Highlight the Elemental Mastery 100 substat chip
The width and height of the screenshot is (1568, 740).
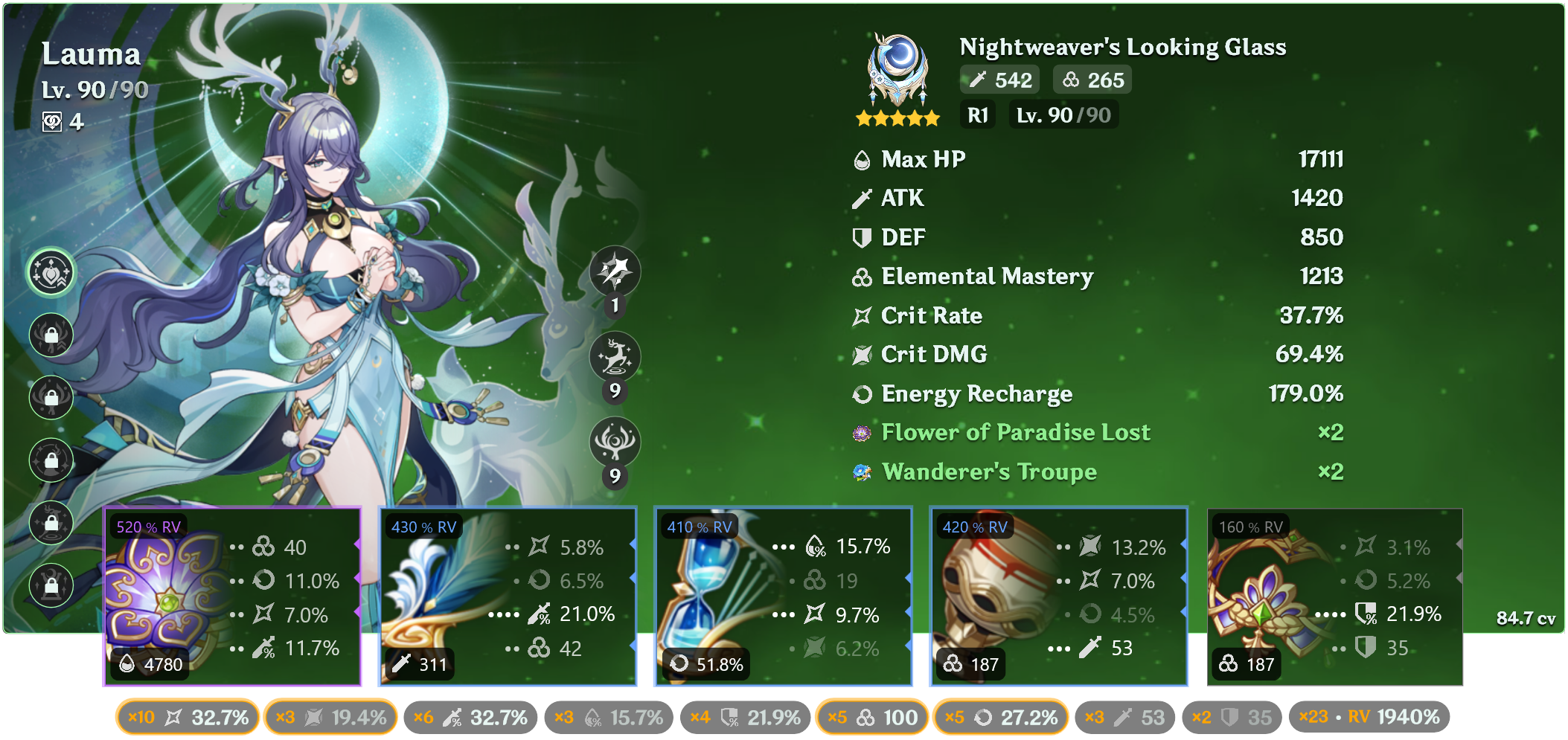click(872, 718)
